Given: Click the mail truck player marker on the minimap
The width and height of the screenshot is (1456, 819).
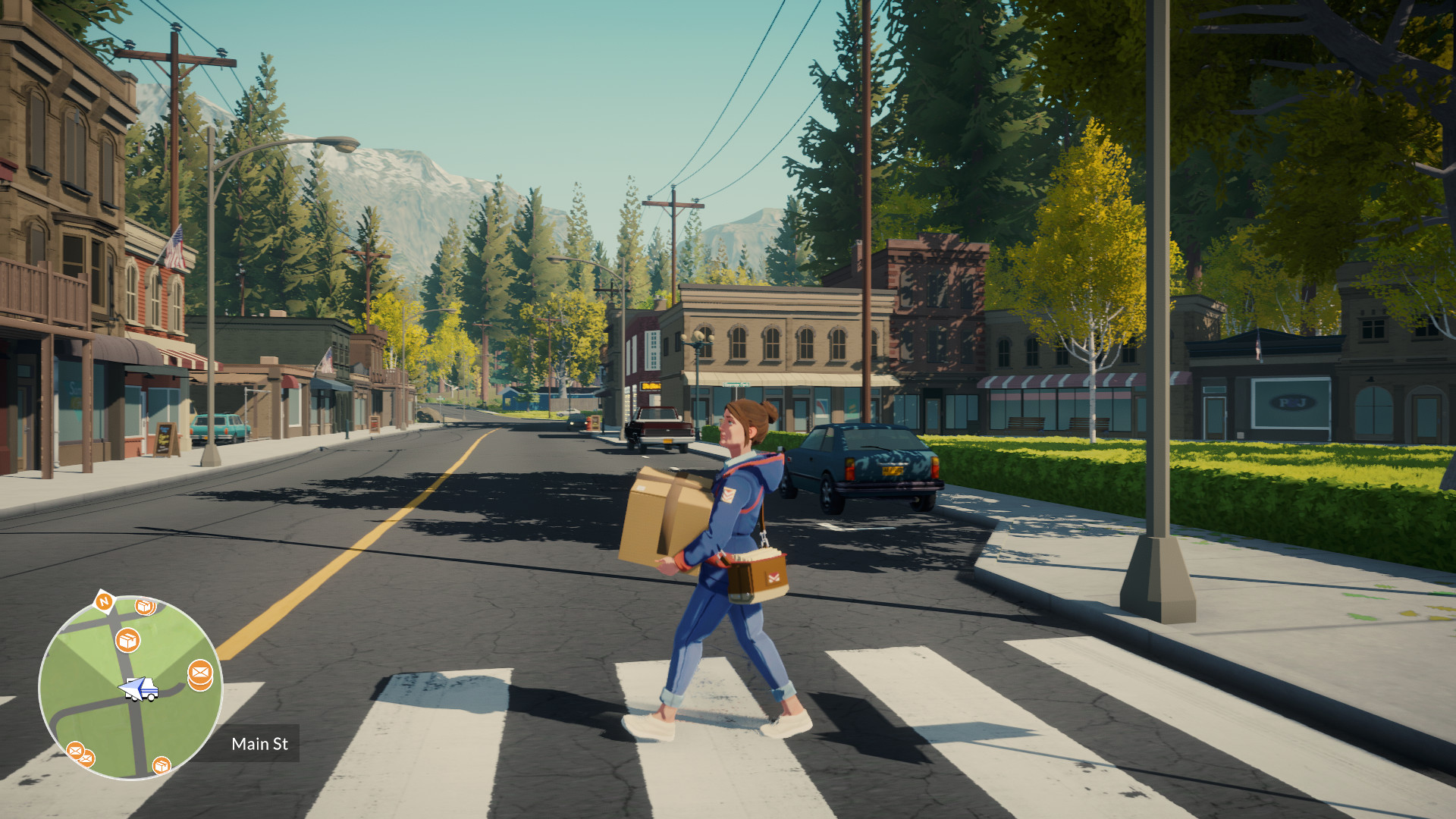Looking at the screenshot, I should tap(139, 688).
